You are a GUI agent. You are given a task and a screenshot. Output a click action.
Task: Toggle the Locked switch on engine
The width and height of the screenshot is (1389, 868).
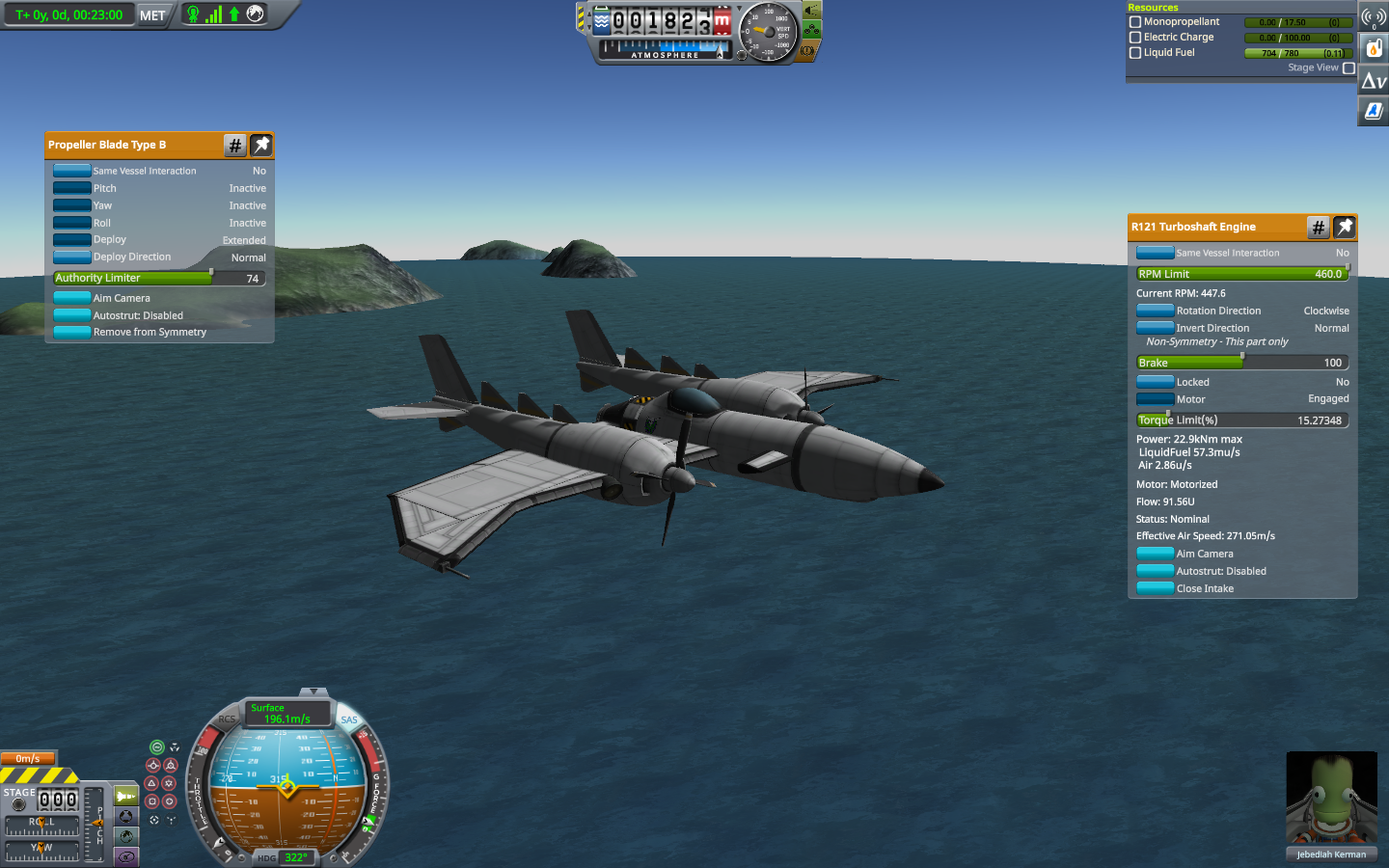tap(1155, 382)
